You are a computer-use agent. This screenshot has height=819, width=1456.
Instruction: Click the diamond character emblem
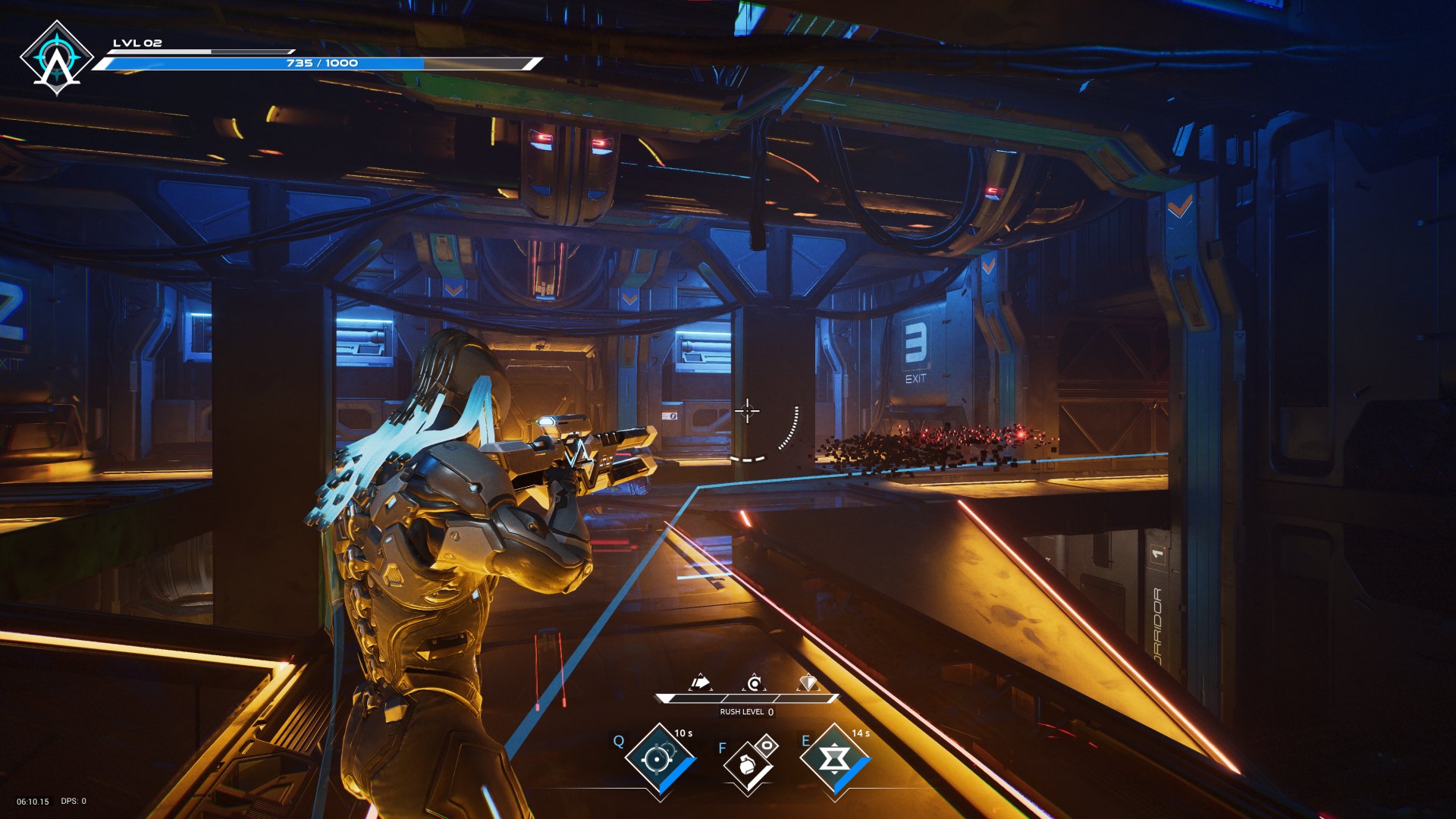pyautogui.click(x=56, y=58)
